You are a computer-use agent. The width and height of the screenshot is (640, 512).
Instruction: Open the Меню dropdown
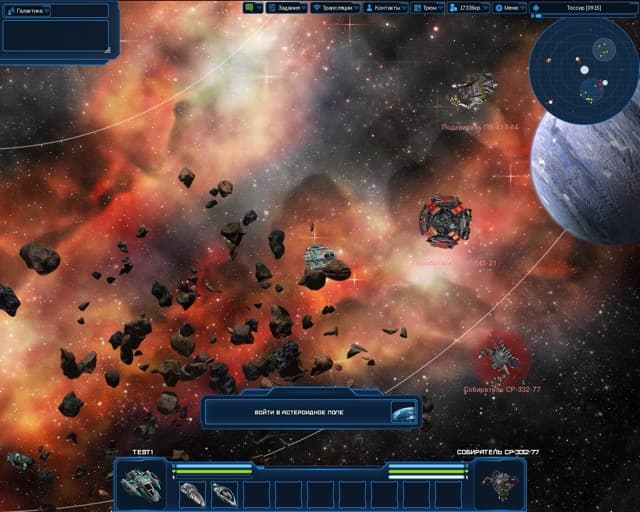[x=510, y=7]
